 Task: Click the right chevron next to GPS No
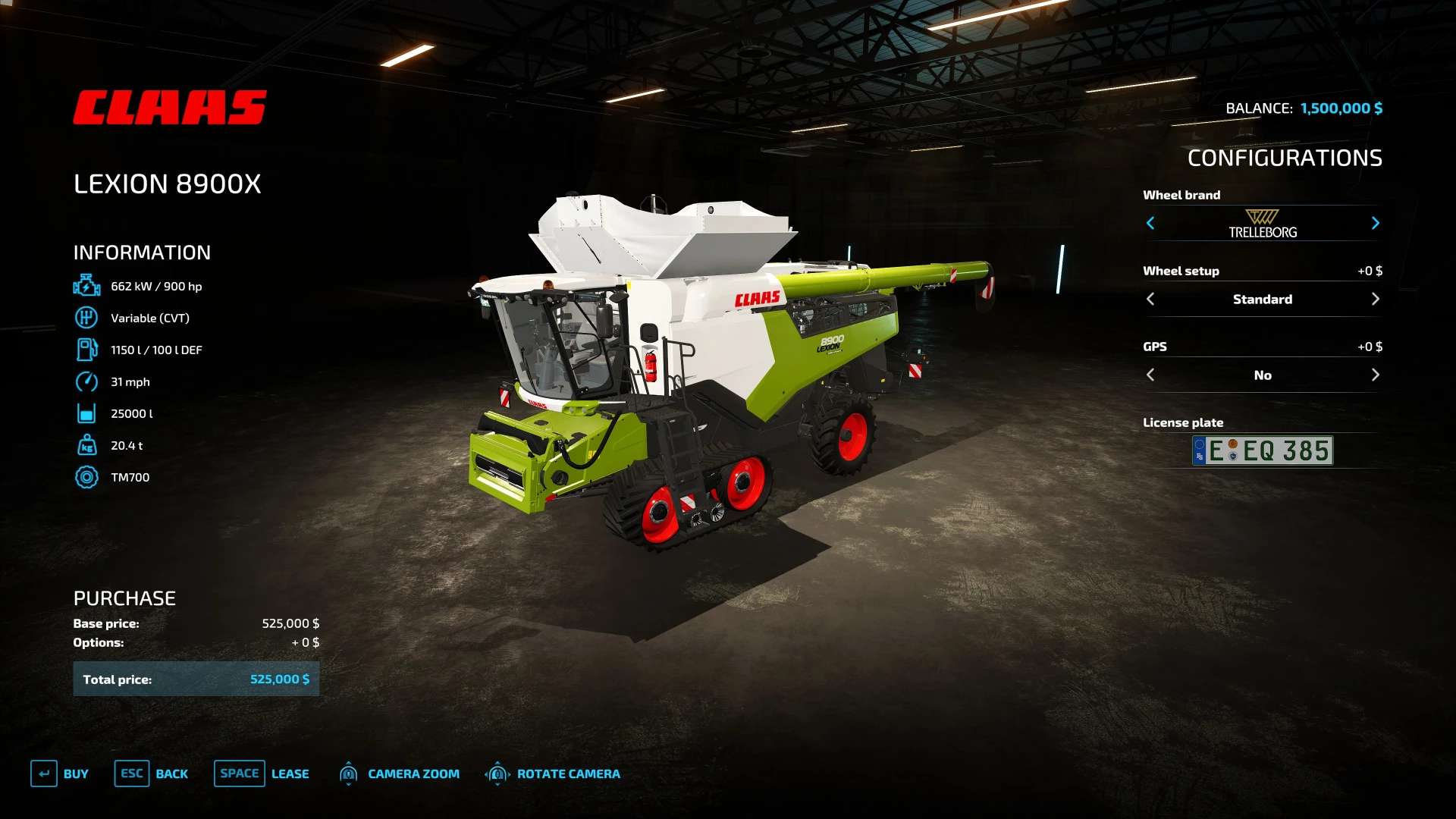pyautogui.click(x=1376, y=374)
